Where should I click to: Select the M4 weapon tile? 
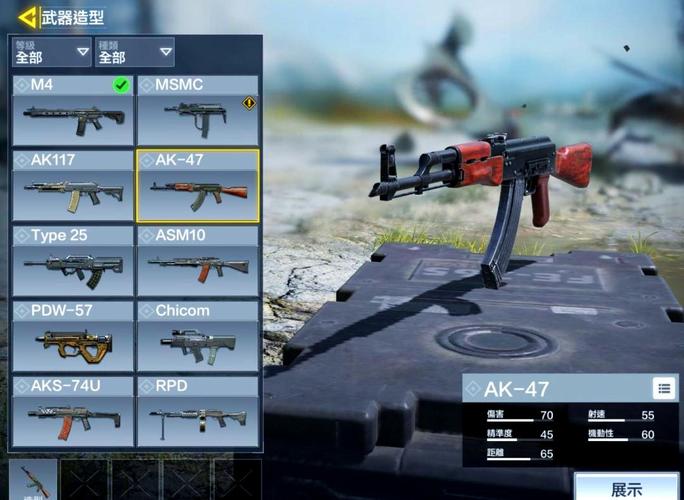click(x=73, y=110)
